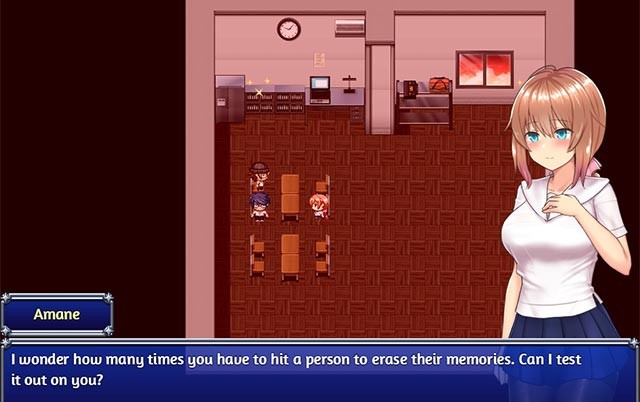Advance Amane's dialogue message box
Image resolution: width=640 pixels, height=402 pixels.
point(318,368)
